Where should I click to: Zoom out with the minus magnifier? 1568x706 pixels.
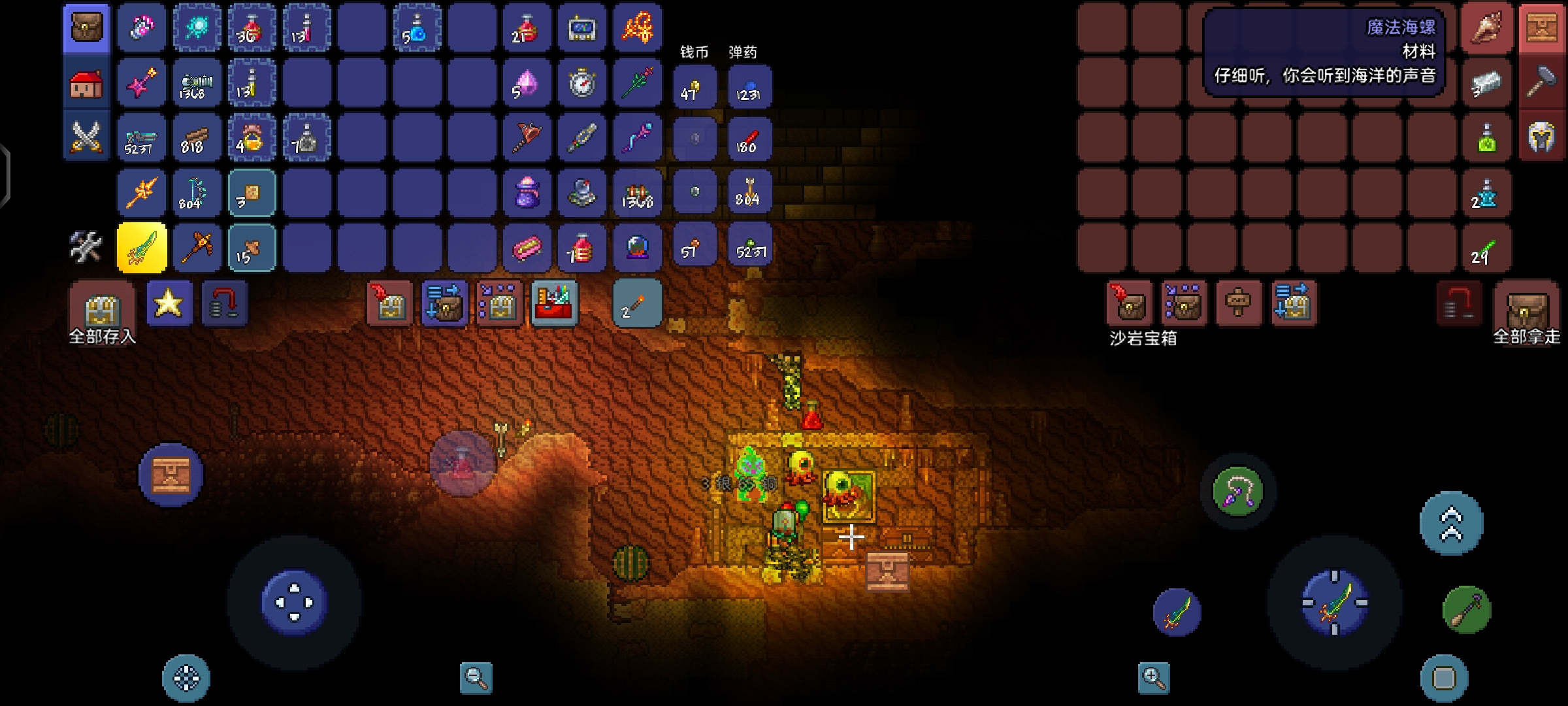pyautogui.click(x=476, y=678)
